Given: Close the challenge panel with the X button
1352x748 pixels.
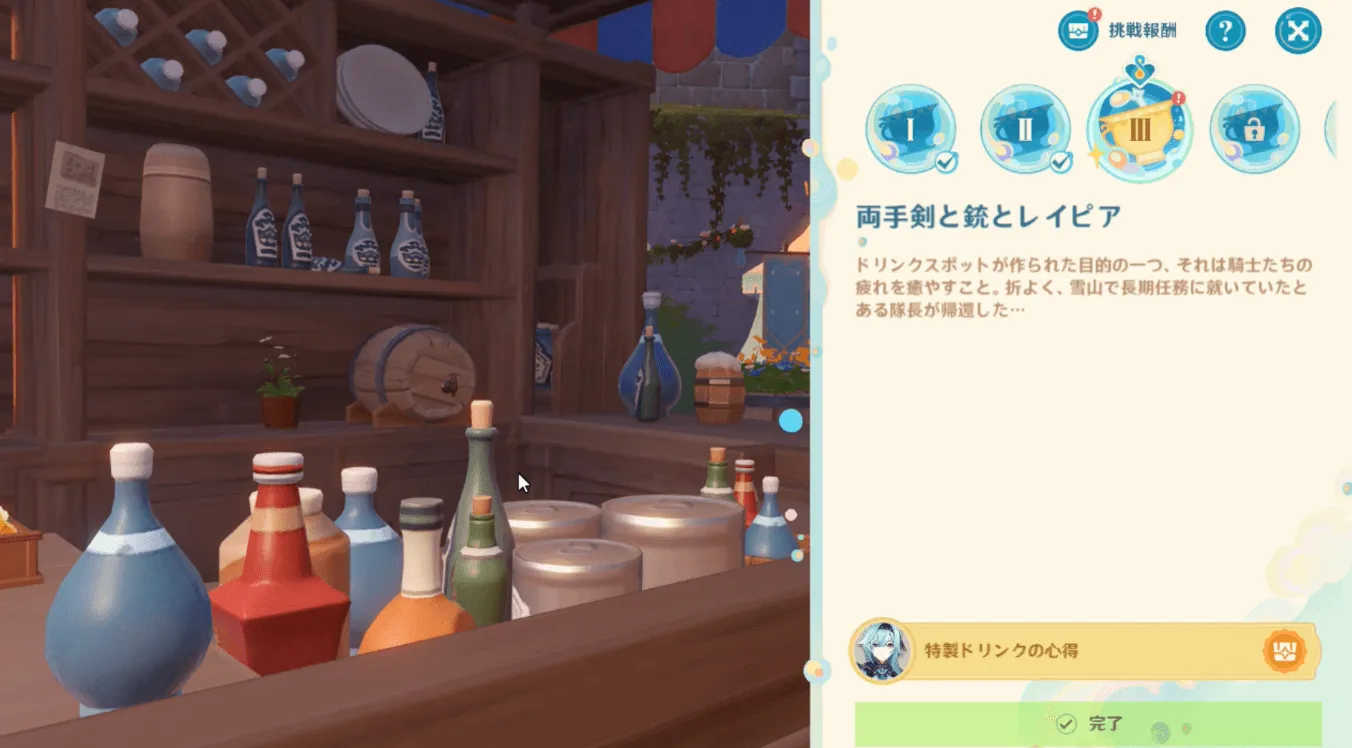Looking at the screenshot, I should pyautogui.click(x=1300, y=29).
